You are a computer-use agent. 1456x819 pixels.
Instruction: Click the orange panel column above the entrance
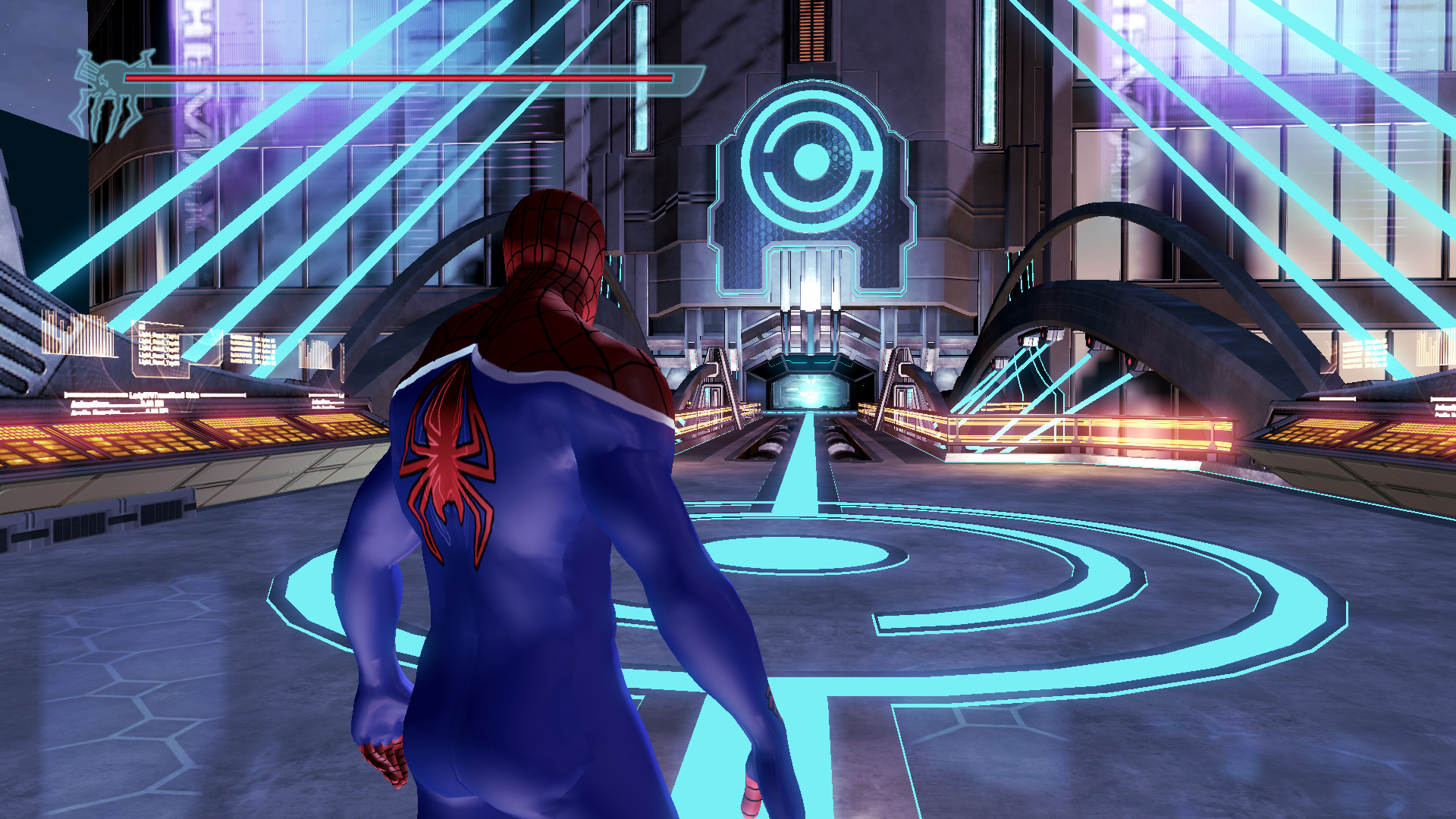[x=813, y=30]
